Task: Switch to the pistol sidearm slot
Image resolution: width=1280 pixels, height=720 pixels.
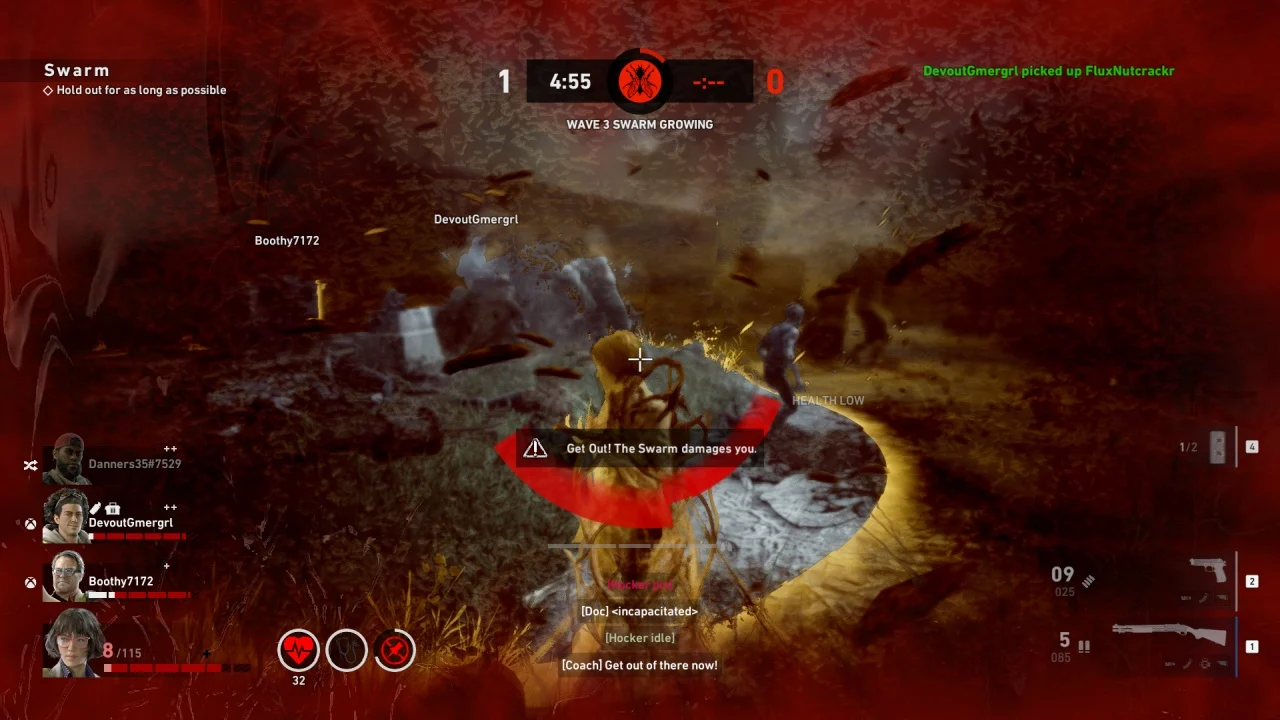Action: tap(1208, 572)
